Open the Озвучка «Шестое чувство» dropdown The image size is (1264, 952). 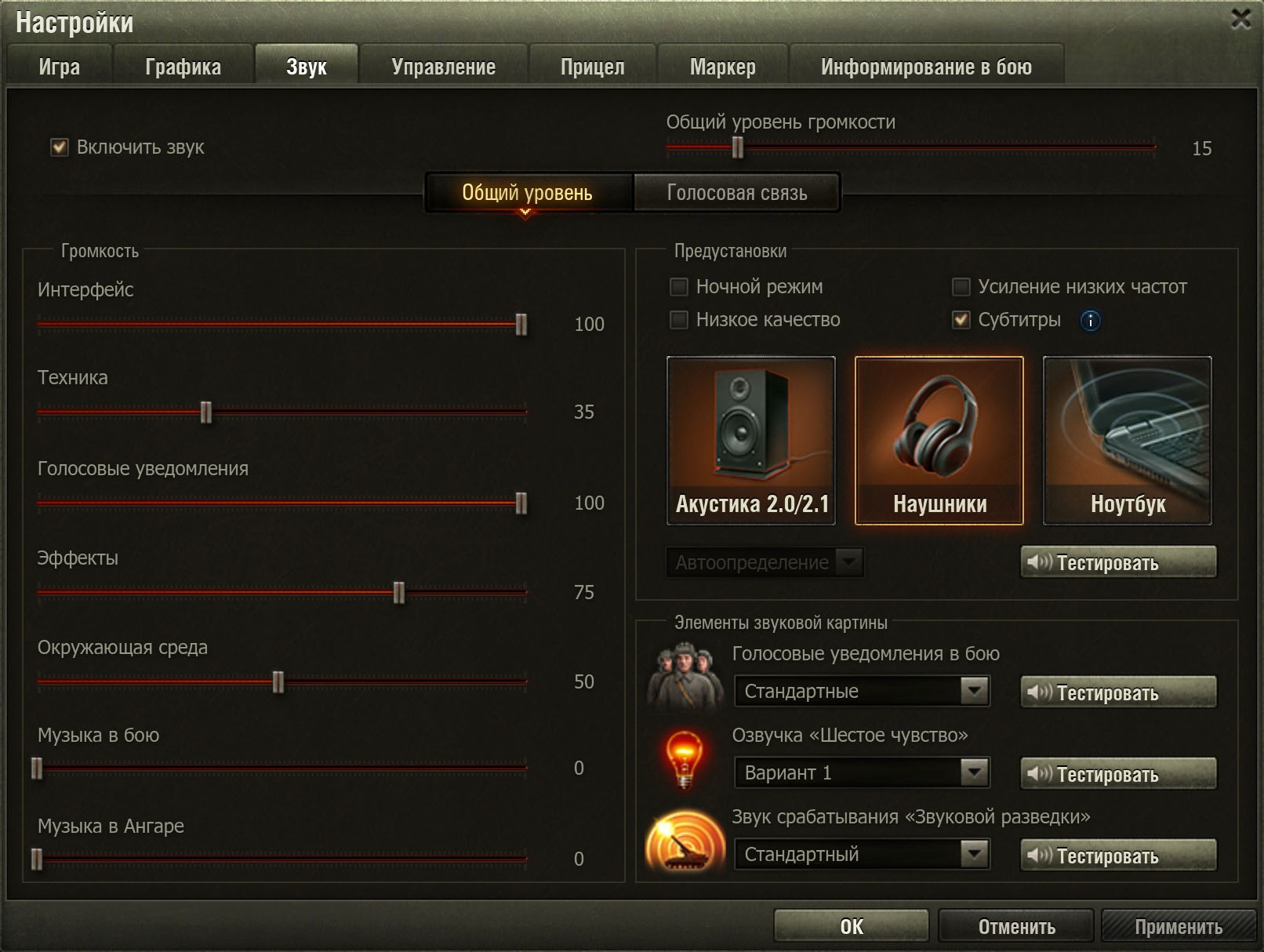tap(862, 773)
